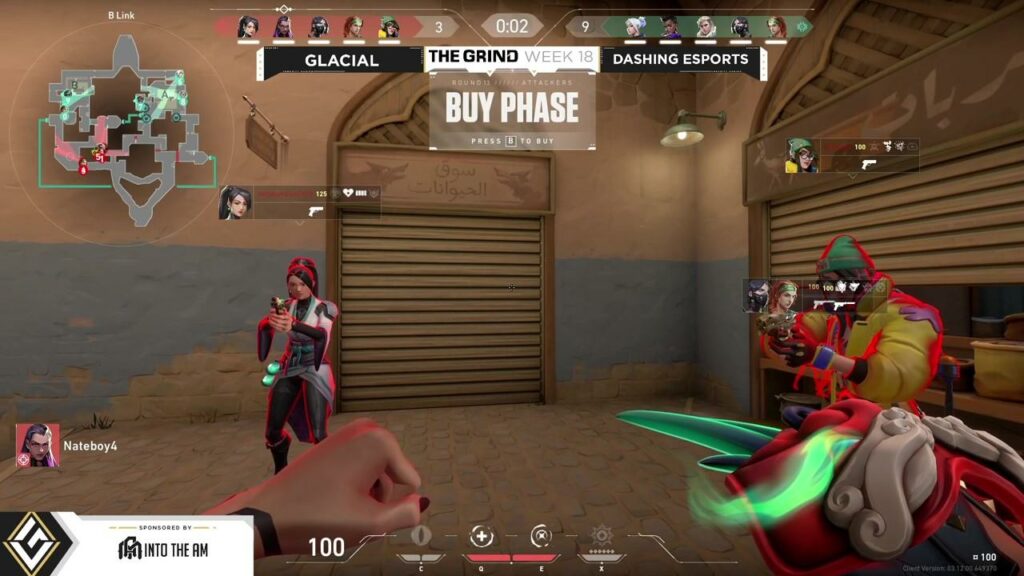Click The Grind Week 18 title banner
Viewport: 1024px width, 576px height.
point(511,57)
